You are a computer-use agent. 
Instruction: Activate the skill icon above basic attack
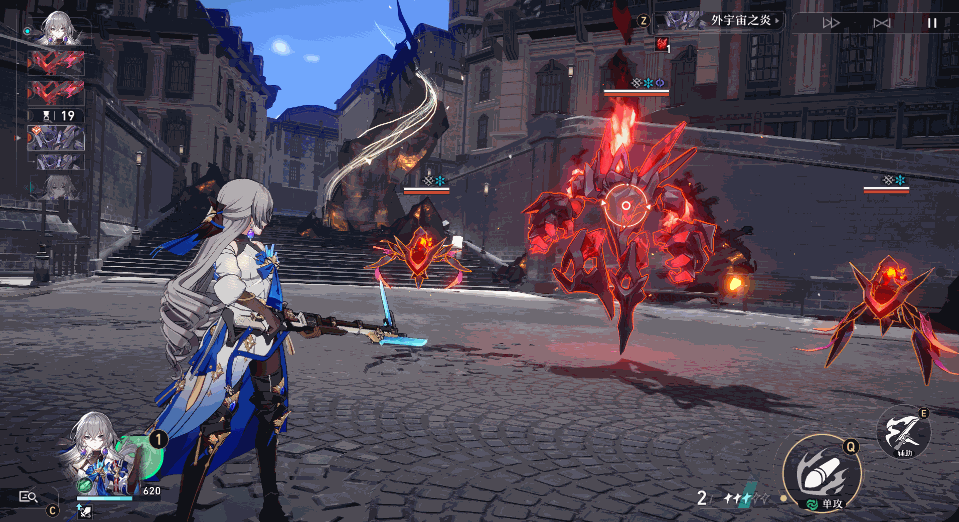coord(903,432)
